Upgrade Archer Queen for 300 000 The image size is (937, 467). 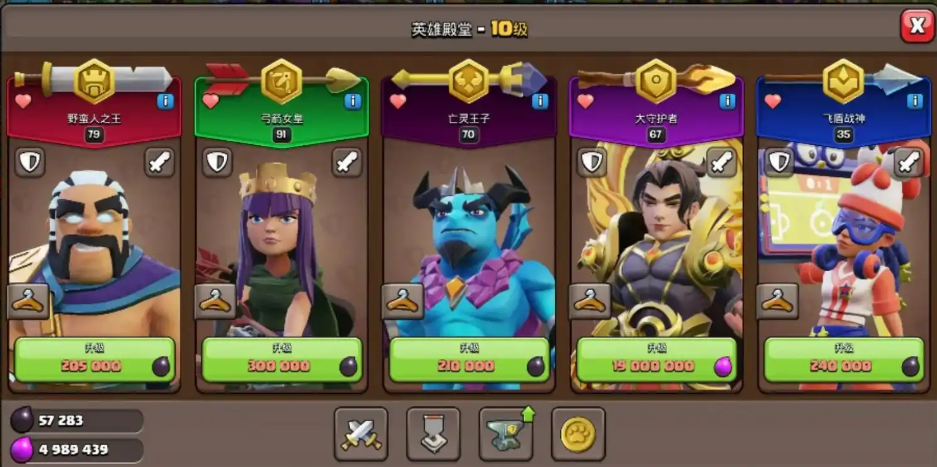[281, 359]
